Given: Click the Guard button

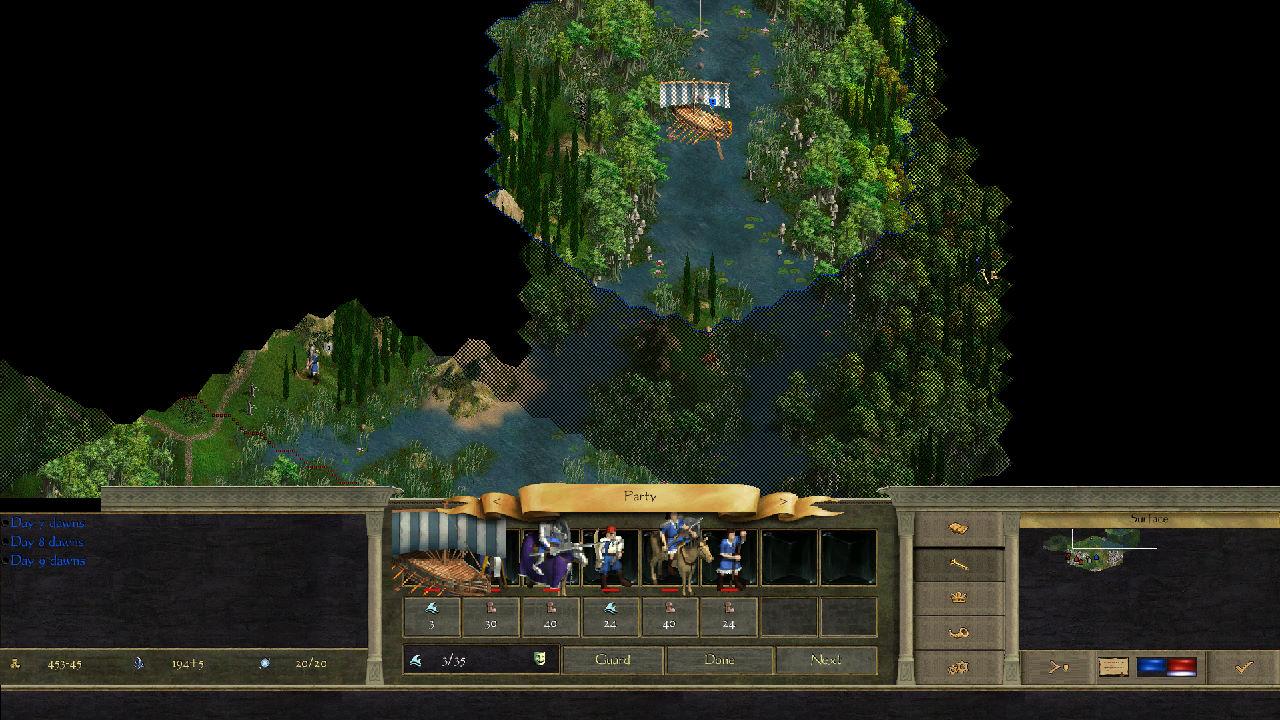Looking at the screenshot, I should pos(612,660).
